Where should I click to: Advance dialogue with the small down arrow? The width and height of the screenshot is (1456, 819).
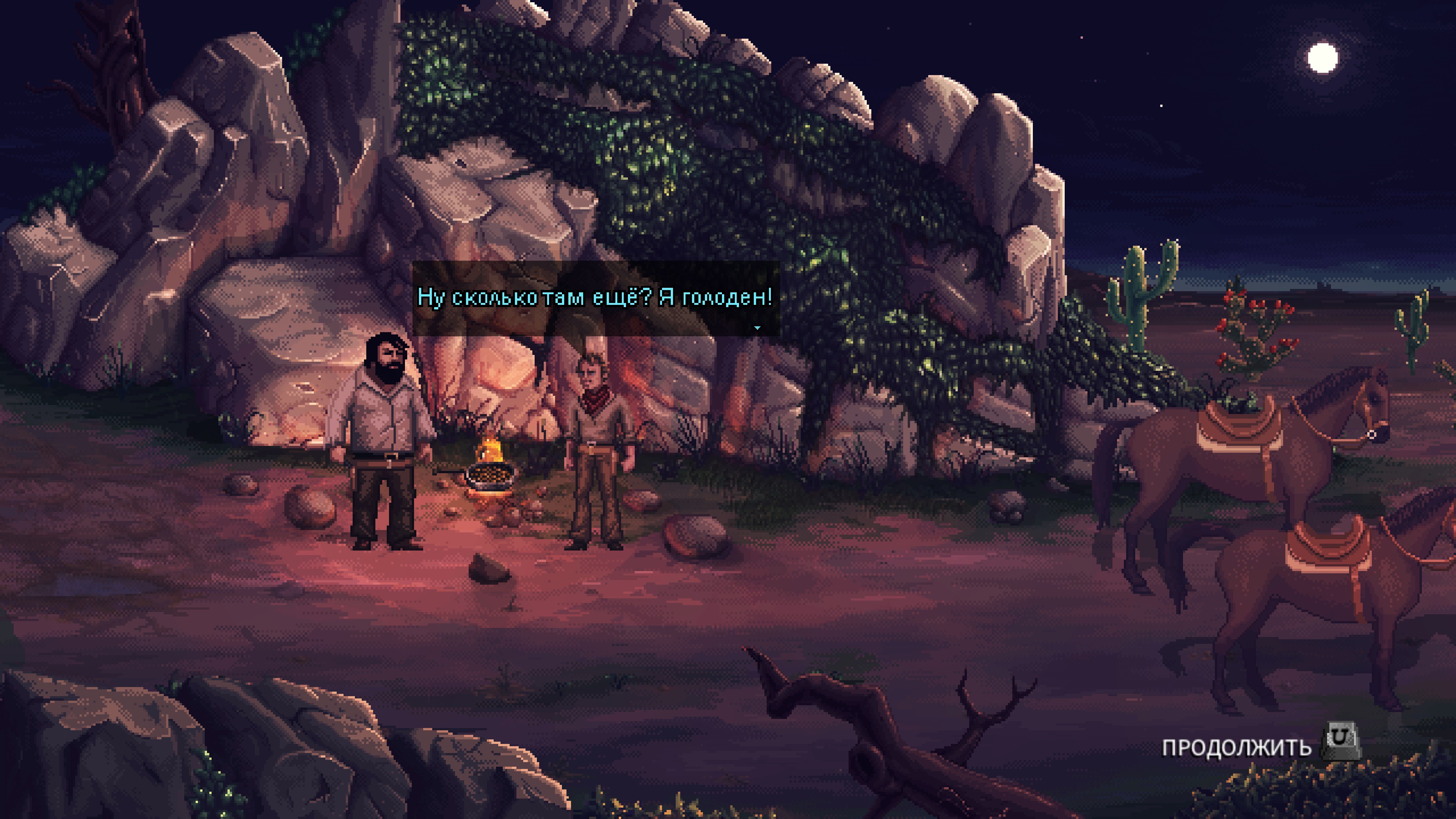757,327
